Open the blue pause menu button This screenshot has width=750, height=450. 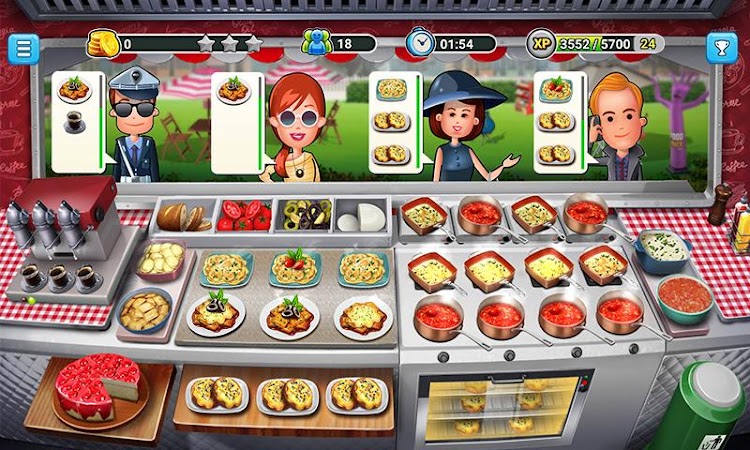click(23, 49)
